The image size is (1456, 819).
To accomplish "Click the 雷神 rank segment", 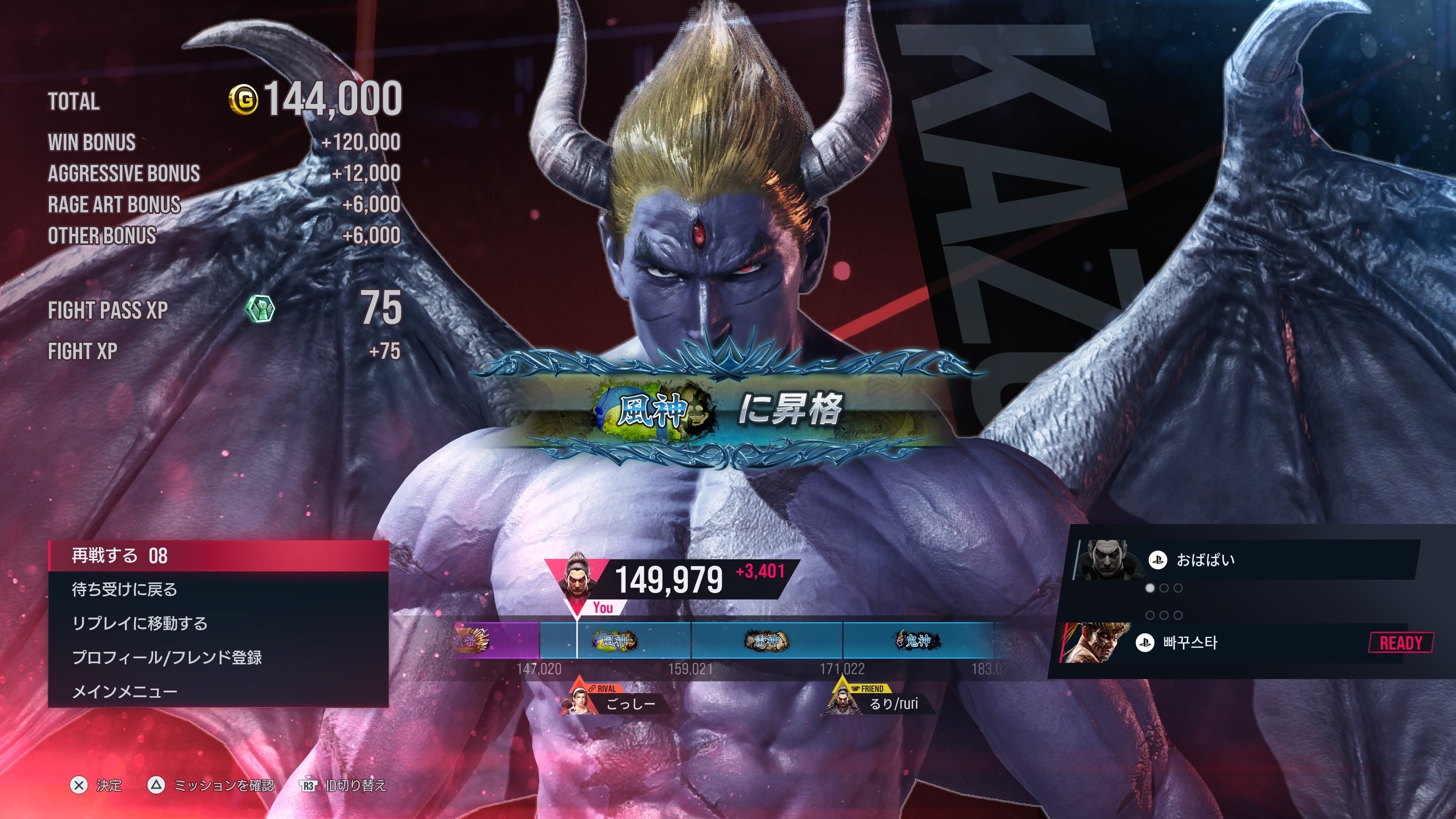I will (766, 640).
